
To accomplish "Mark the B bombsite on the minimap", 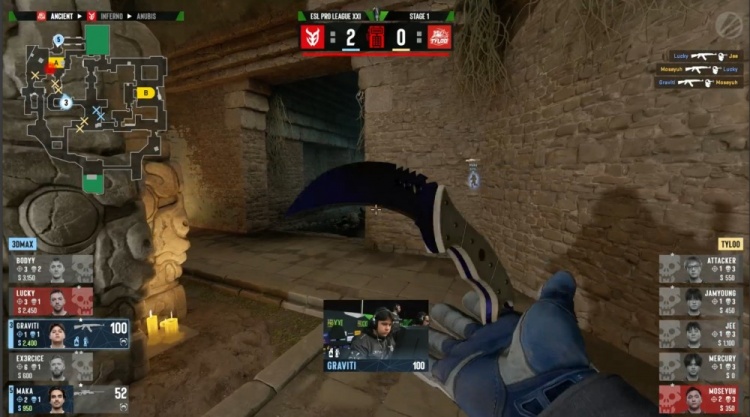I will [145, 93].
